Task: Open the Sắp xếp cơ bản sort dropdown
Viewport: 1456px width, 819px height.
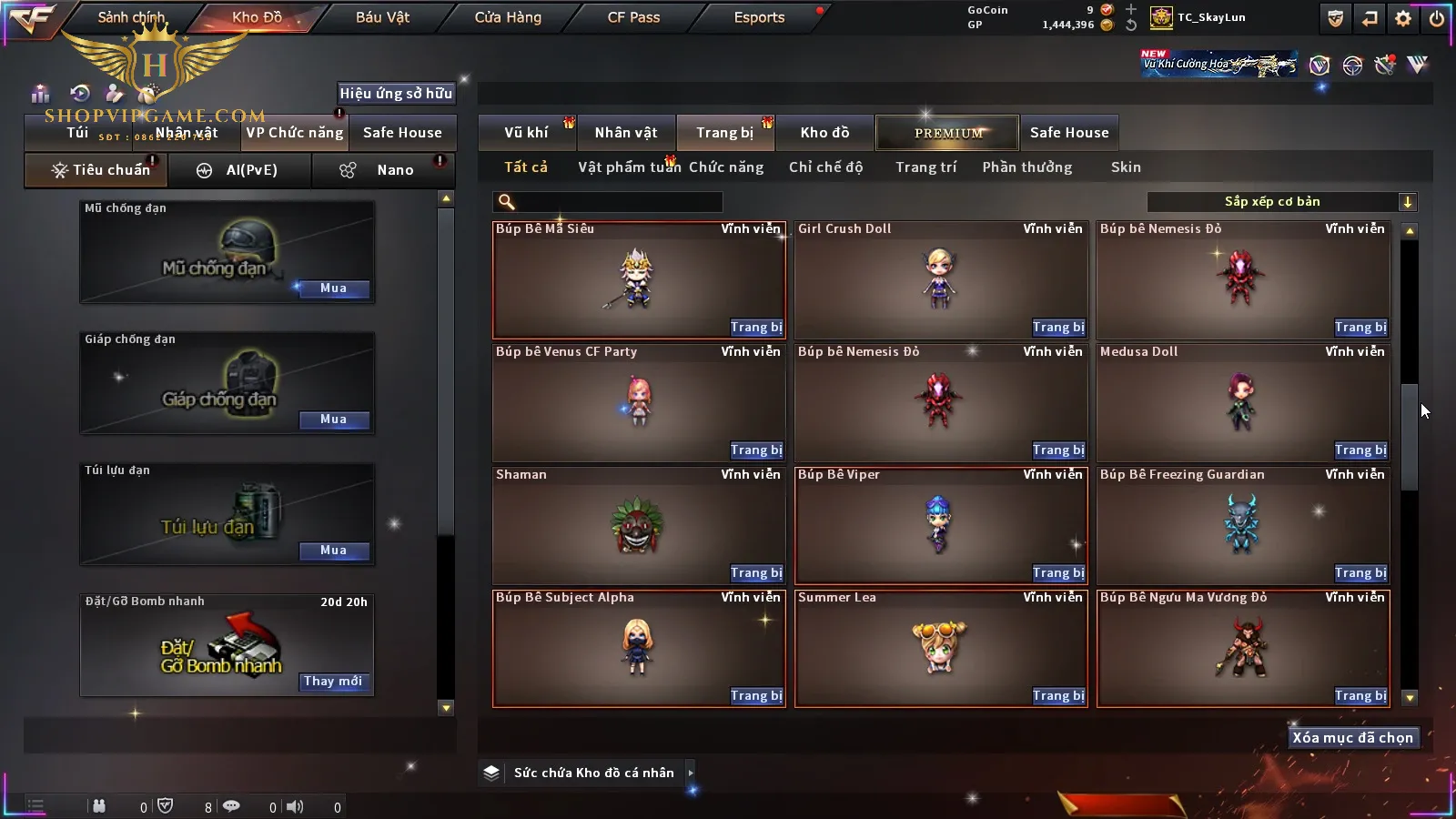Action: (x=1282, y=202)
